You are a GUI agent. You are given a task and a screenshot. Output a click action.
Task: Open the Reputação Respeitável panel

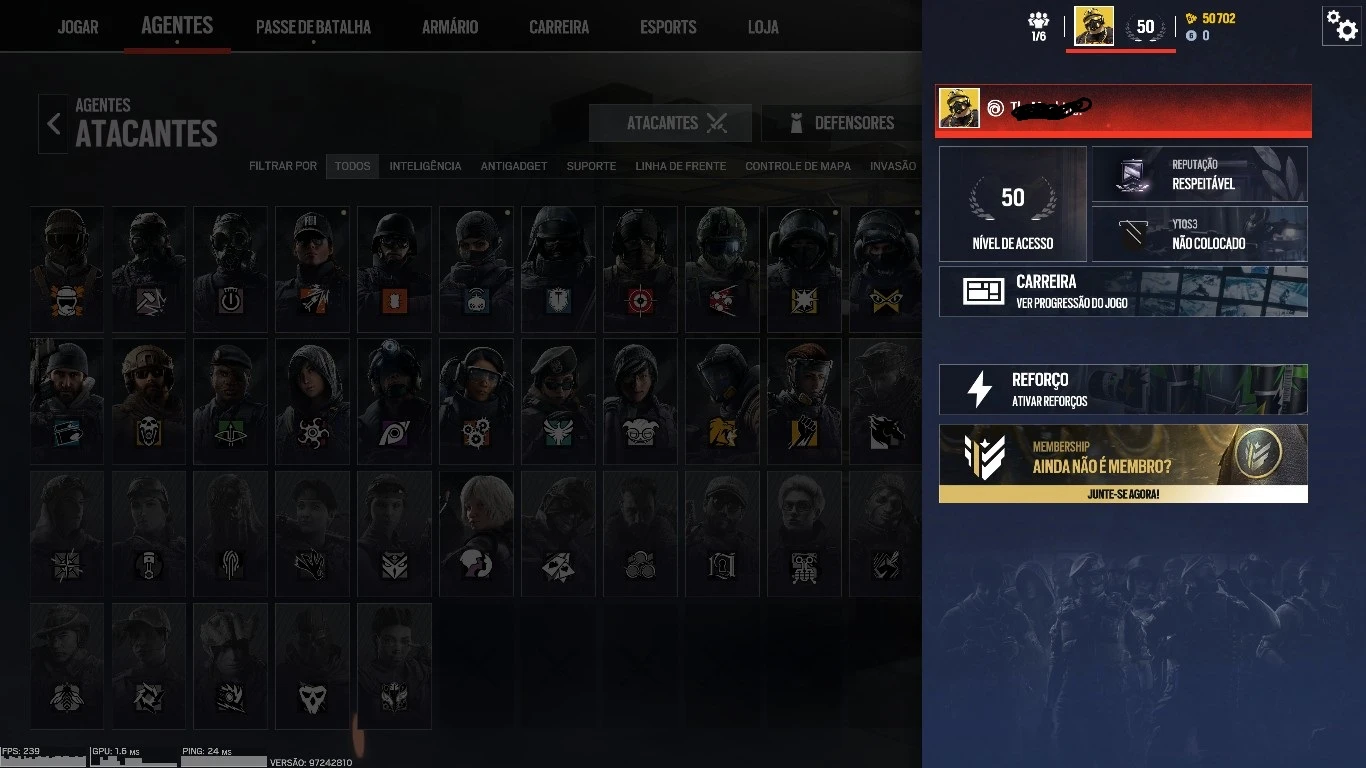click(x=1199, y=174)
